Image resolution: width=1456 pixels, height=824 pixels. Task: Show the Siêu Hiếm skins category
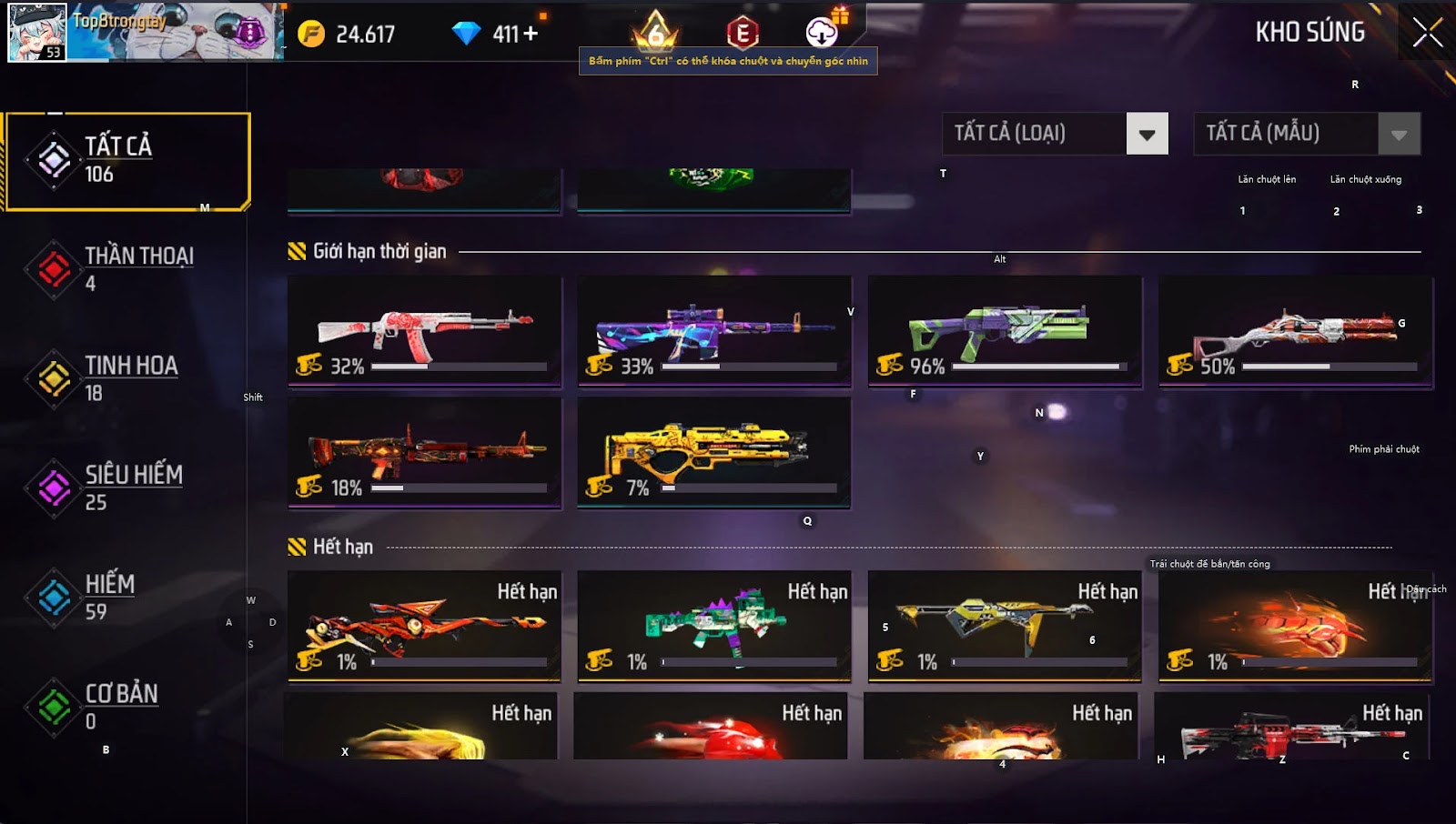click(127, 487)
